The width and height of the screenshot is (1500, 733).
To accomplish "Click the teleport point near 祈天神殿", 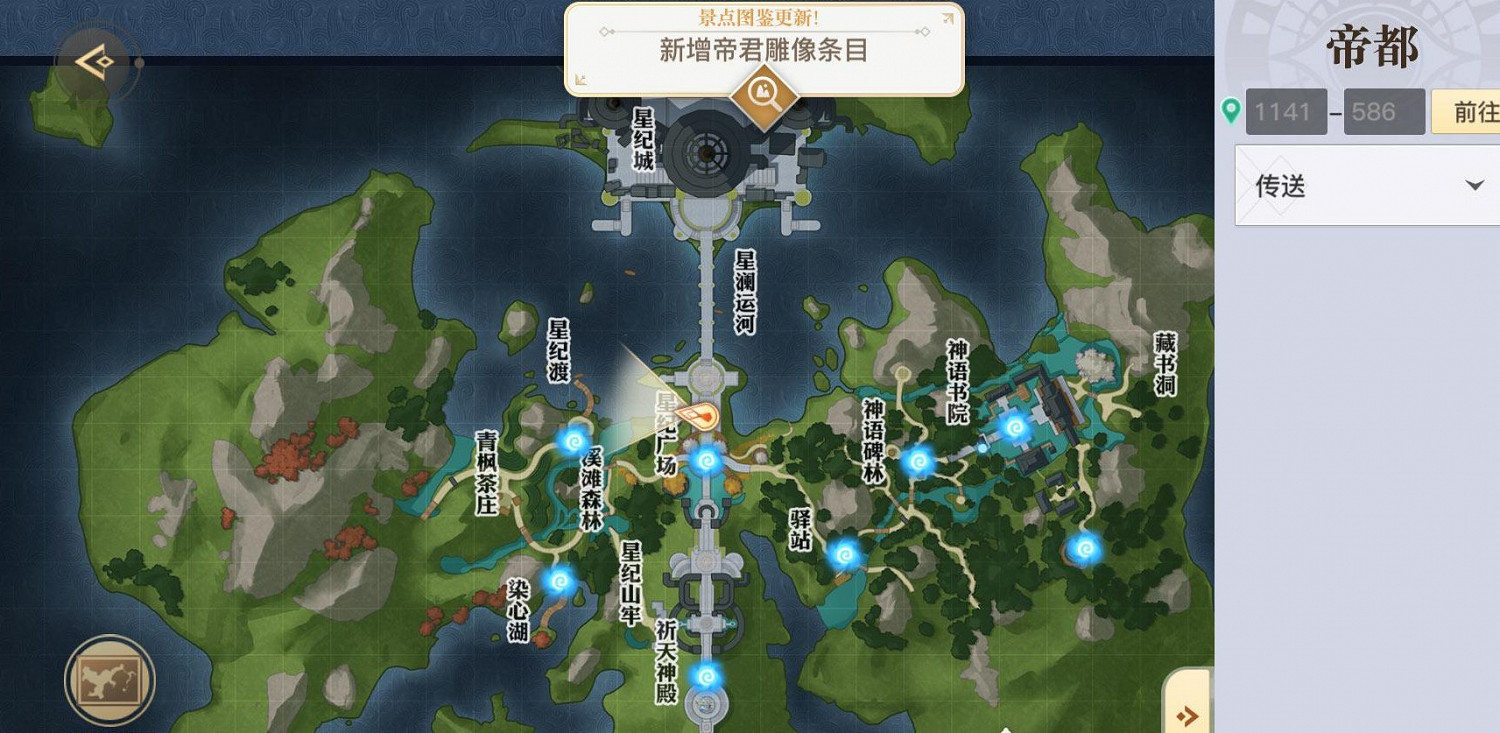I will coord(707,675).
